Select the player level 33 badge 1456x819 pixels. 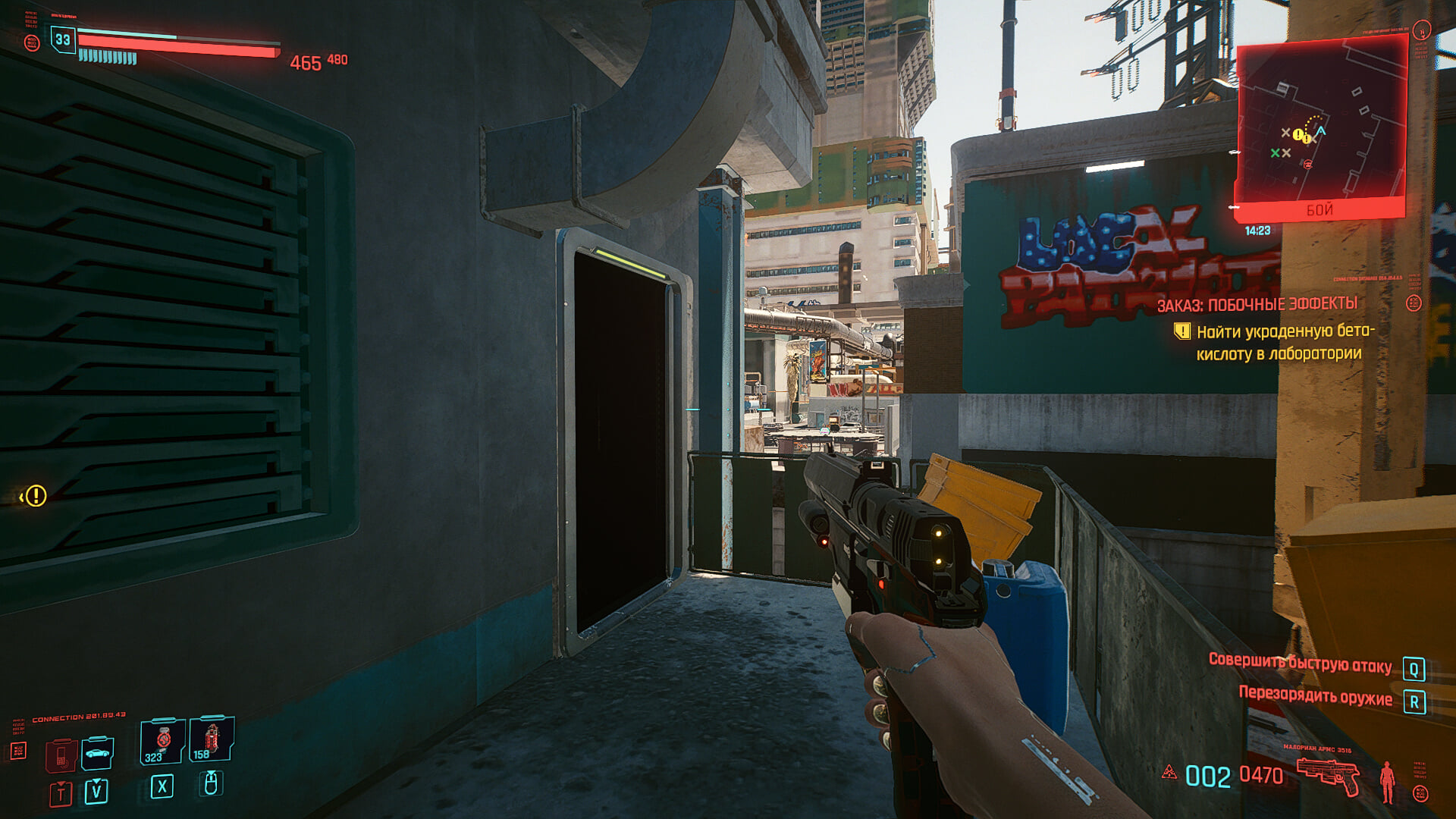coord(63,39)
